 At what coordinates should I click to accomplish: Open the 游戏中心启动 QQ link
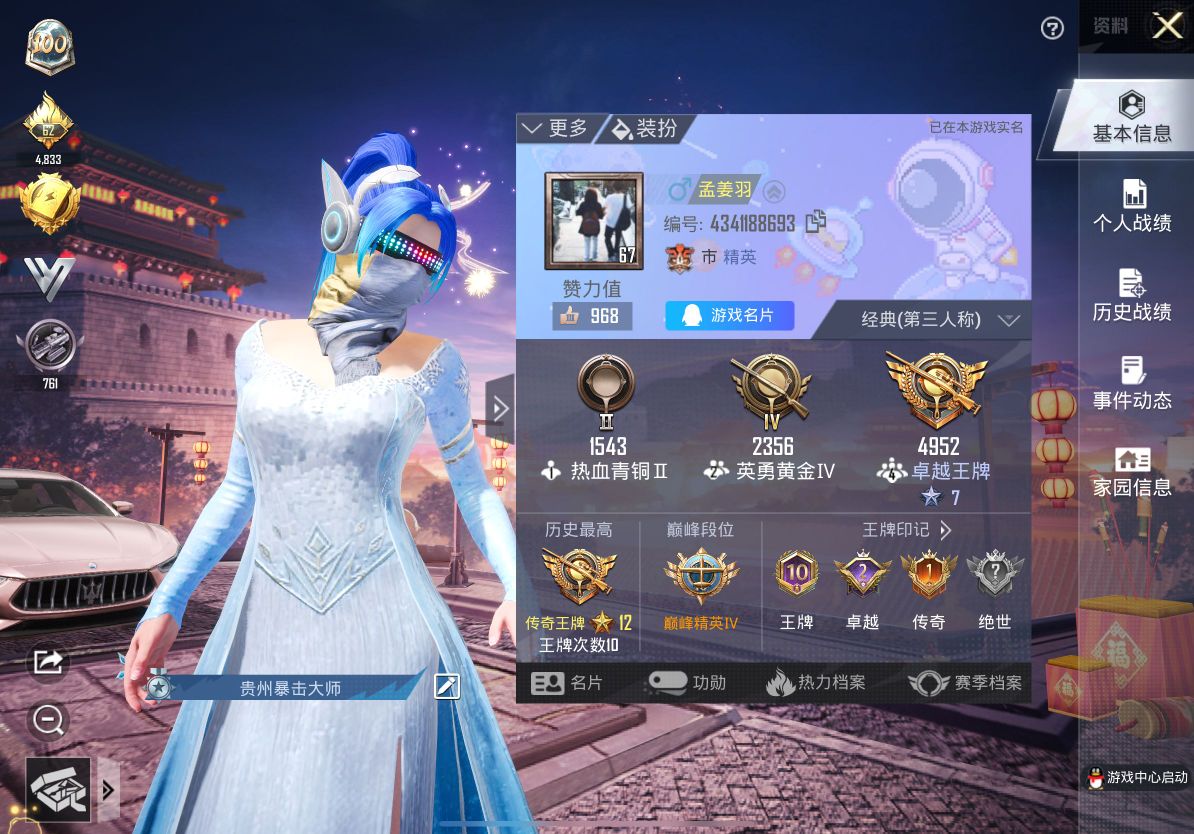point(1137,778)
